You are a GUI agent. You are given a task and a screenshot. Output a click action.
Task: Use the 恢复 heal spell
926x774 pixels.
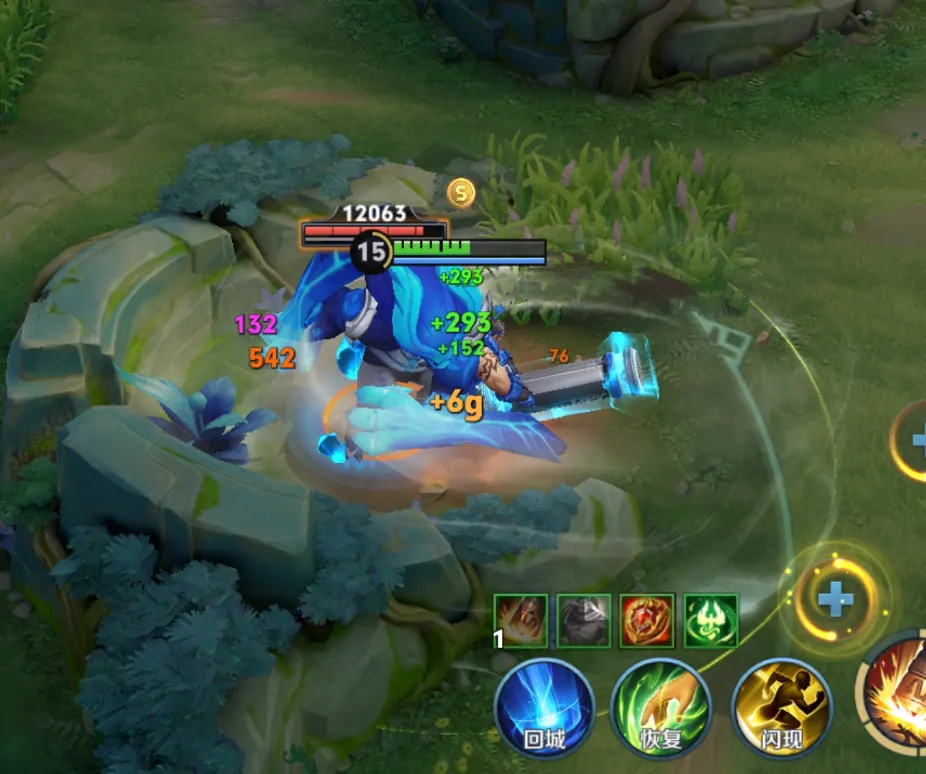pos(661,708)
